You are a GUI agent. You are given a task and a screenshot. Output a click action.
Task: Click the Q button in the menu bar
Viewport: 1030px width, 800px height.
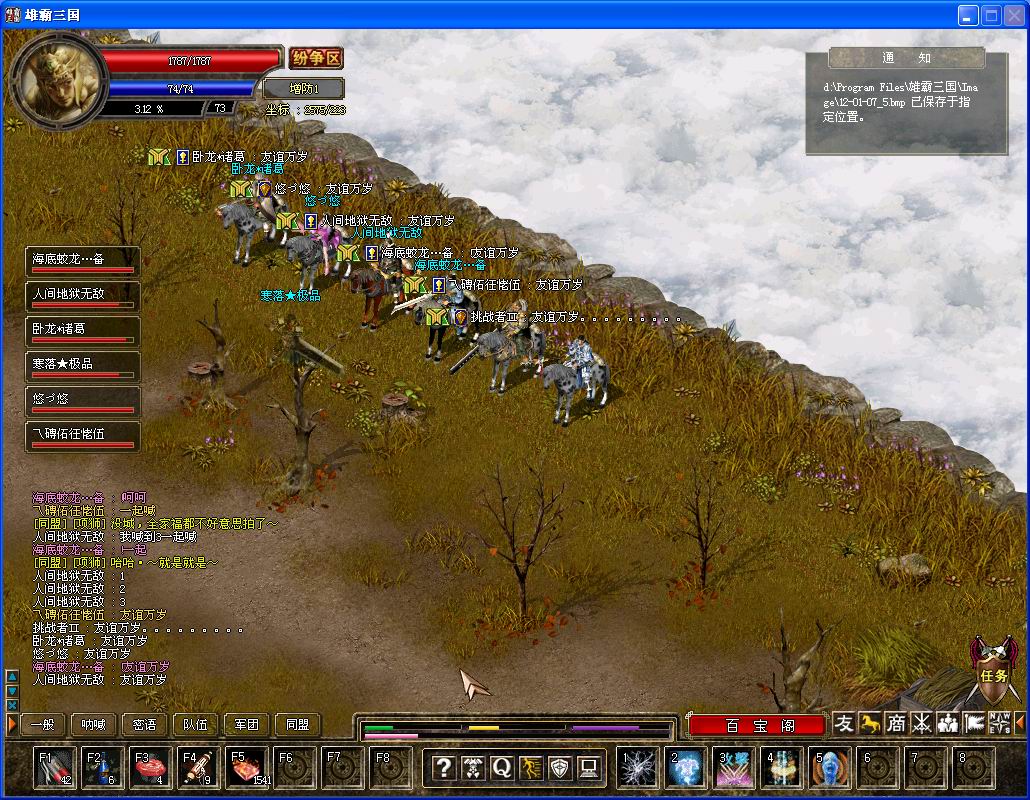[x=501, y=768]
